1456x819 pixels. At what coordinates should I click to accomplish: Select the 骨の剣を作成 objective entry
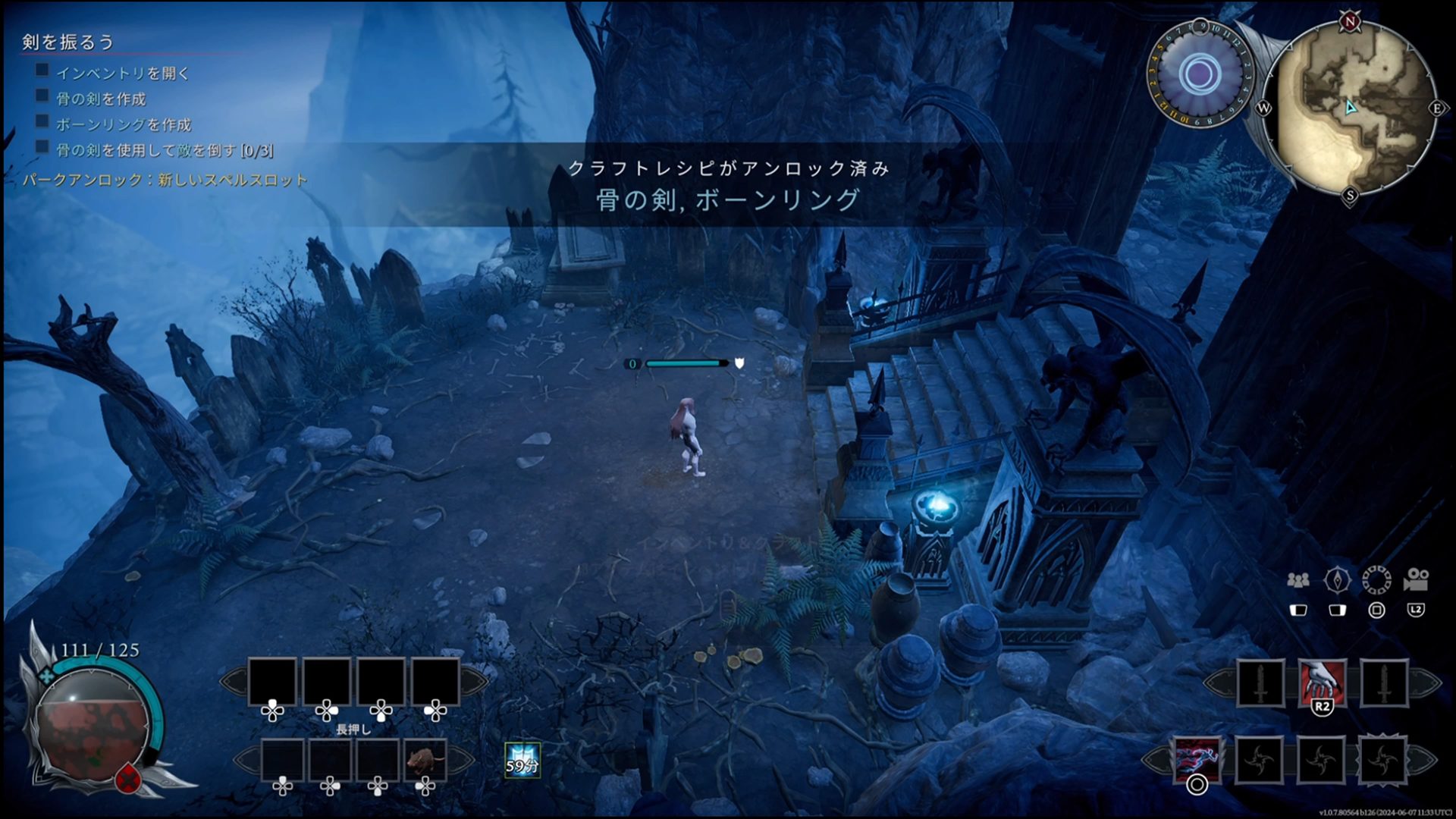(x=101, y=99)
